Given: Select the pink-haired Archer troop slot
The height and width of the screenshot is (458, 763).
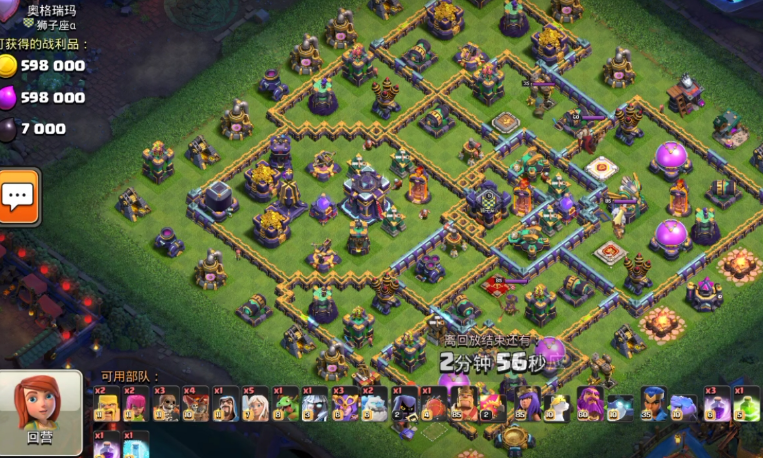Looking at the screenshot, I should pos(136,403).
